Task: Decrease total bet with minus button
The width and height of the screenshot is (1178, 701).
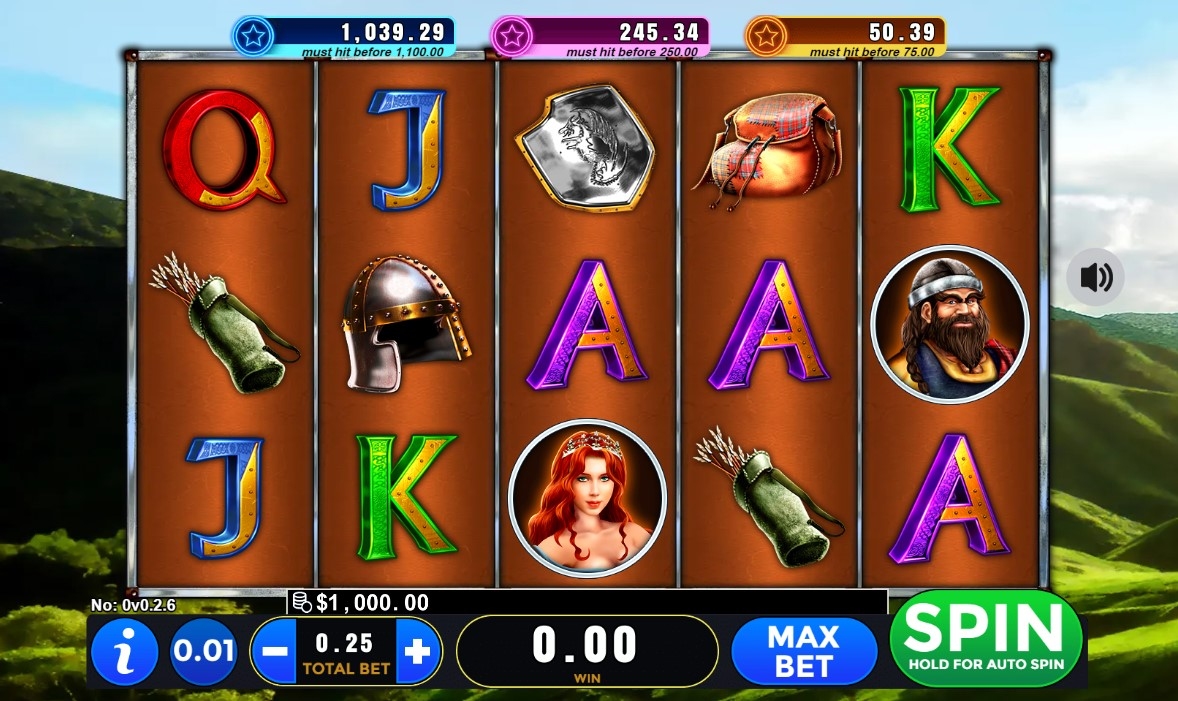Action: click(x=272, y=652)
